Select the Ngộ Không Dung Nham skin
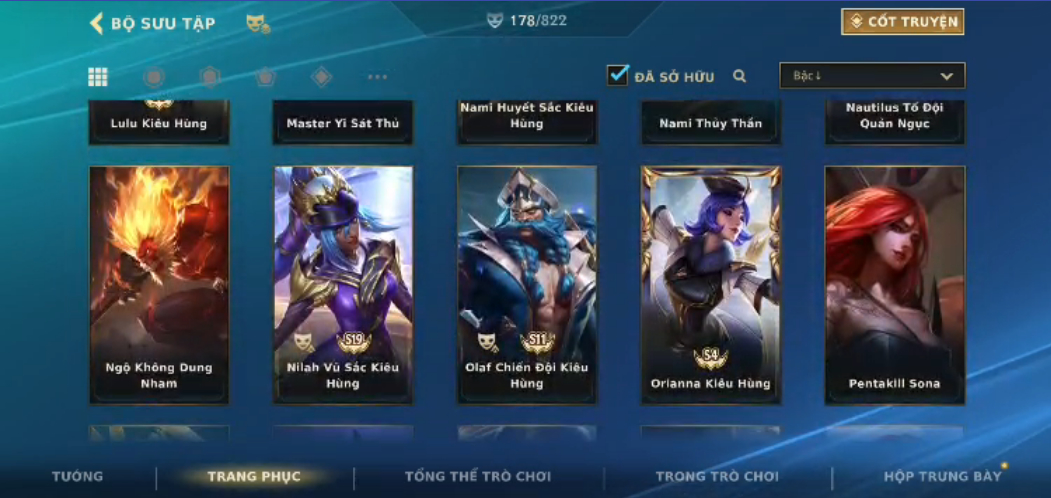The image size is (1051, 498). pyautogui.click(x=159, y=285)
